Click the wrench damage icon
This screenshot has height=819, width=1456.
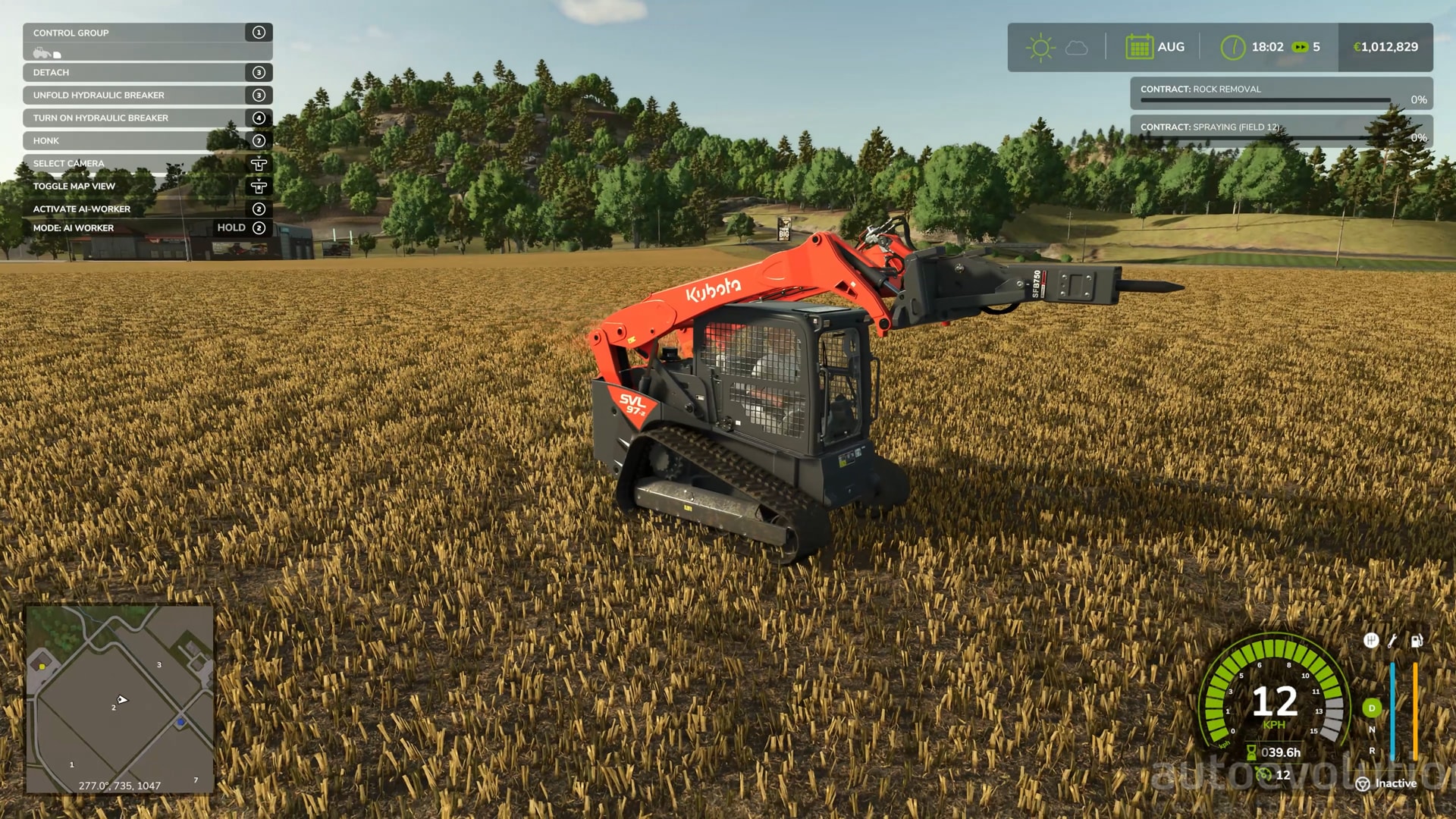[x=1393, y=641]
